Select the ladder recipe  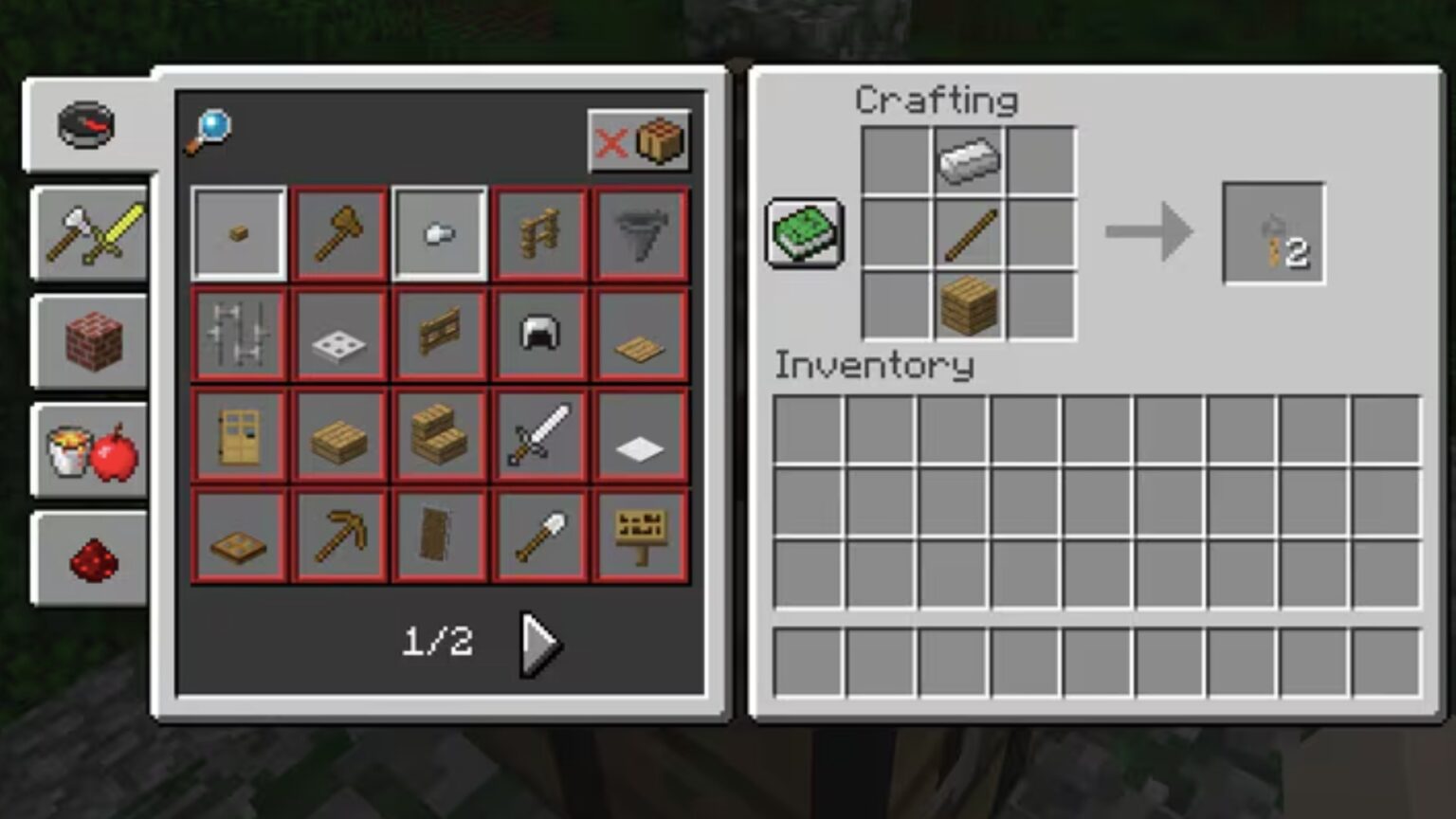[539, 233]
